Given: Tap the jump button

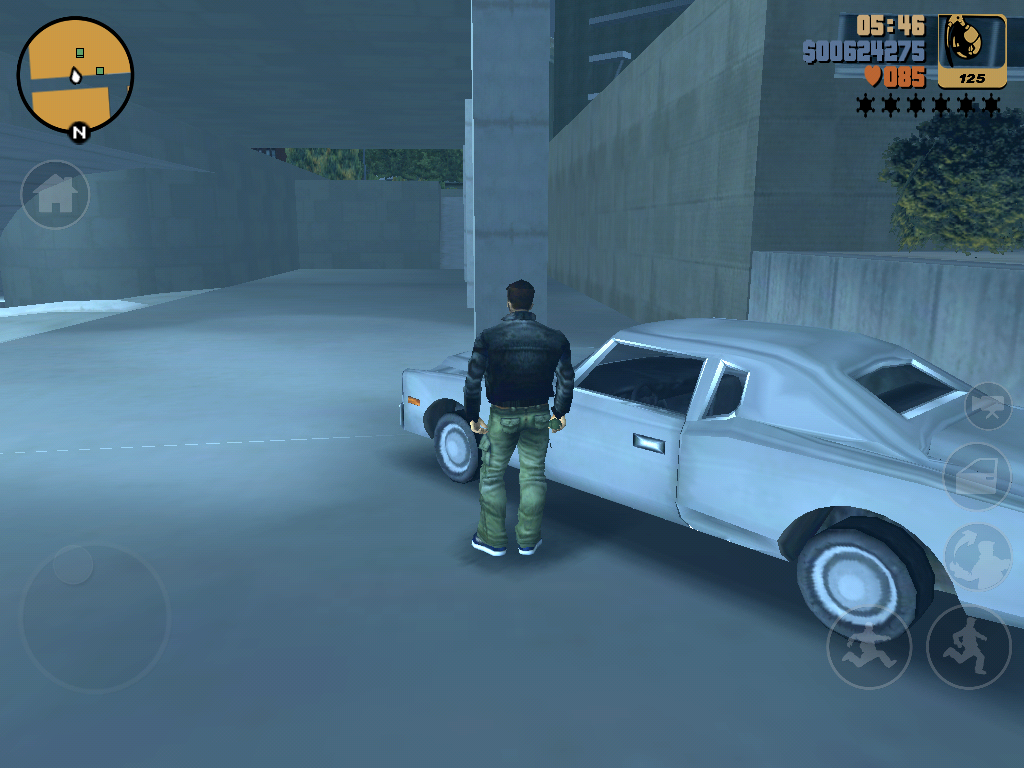Looking at the screenshot, I should [868, 647].
